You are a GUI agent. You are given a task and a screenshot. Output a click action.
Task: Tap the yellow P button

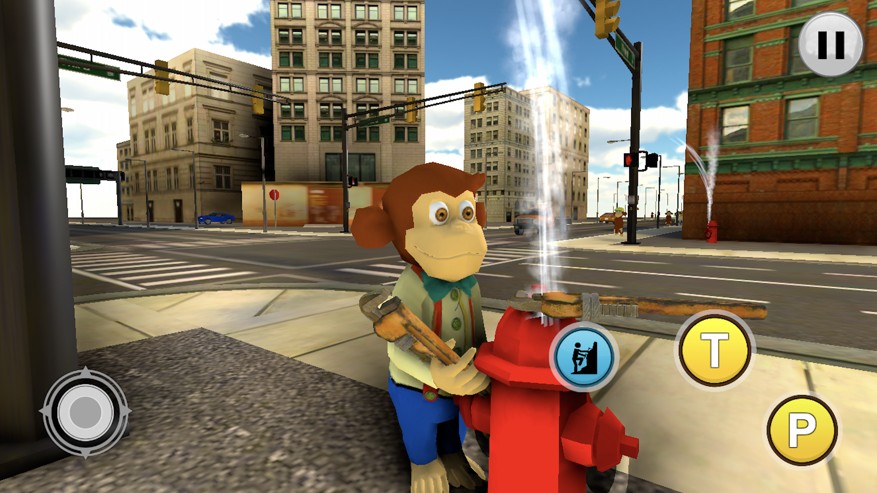coord(802,431)
